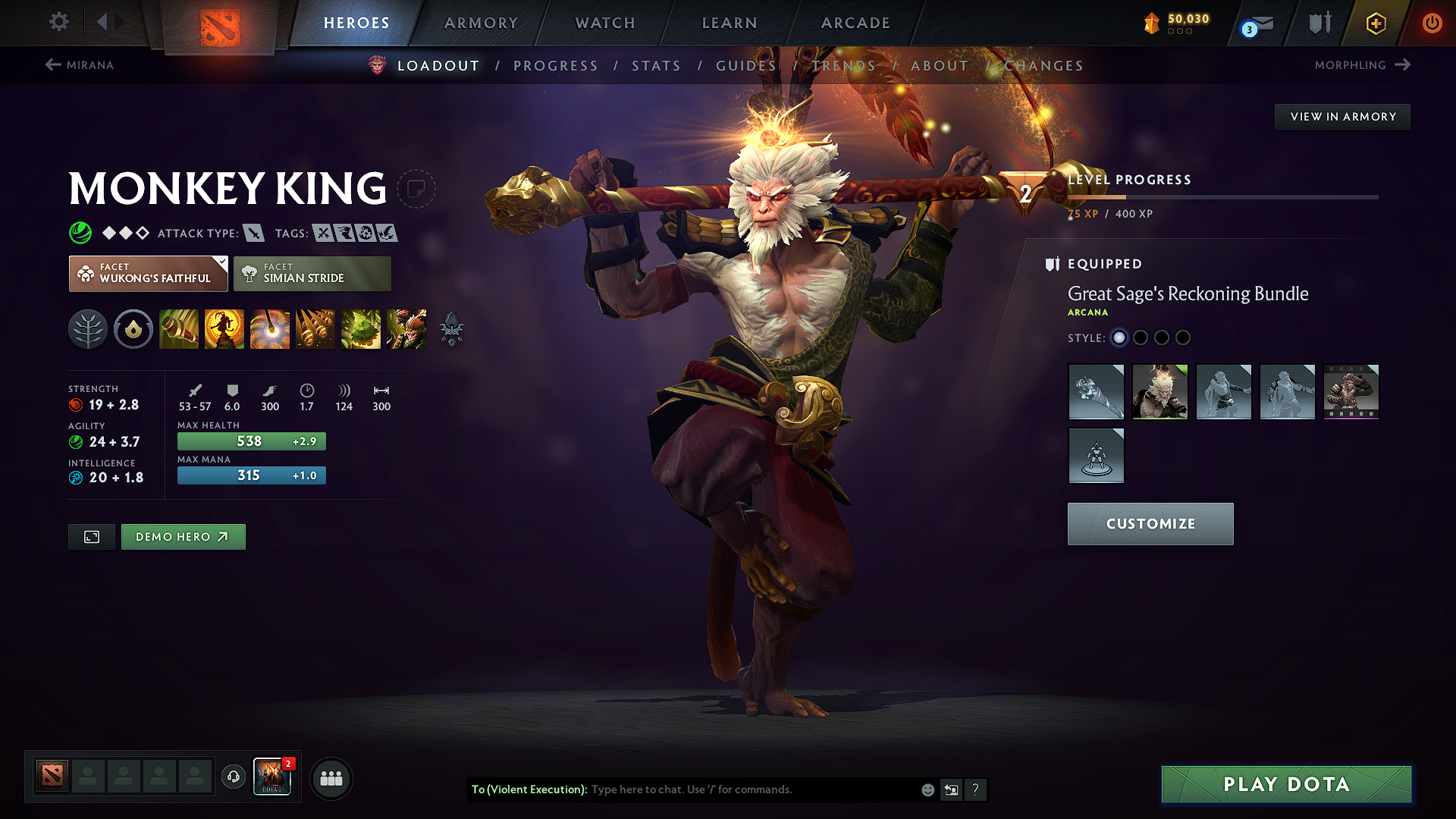Click the innate ability droplet icon

coord(133,328)
